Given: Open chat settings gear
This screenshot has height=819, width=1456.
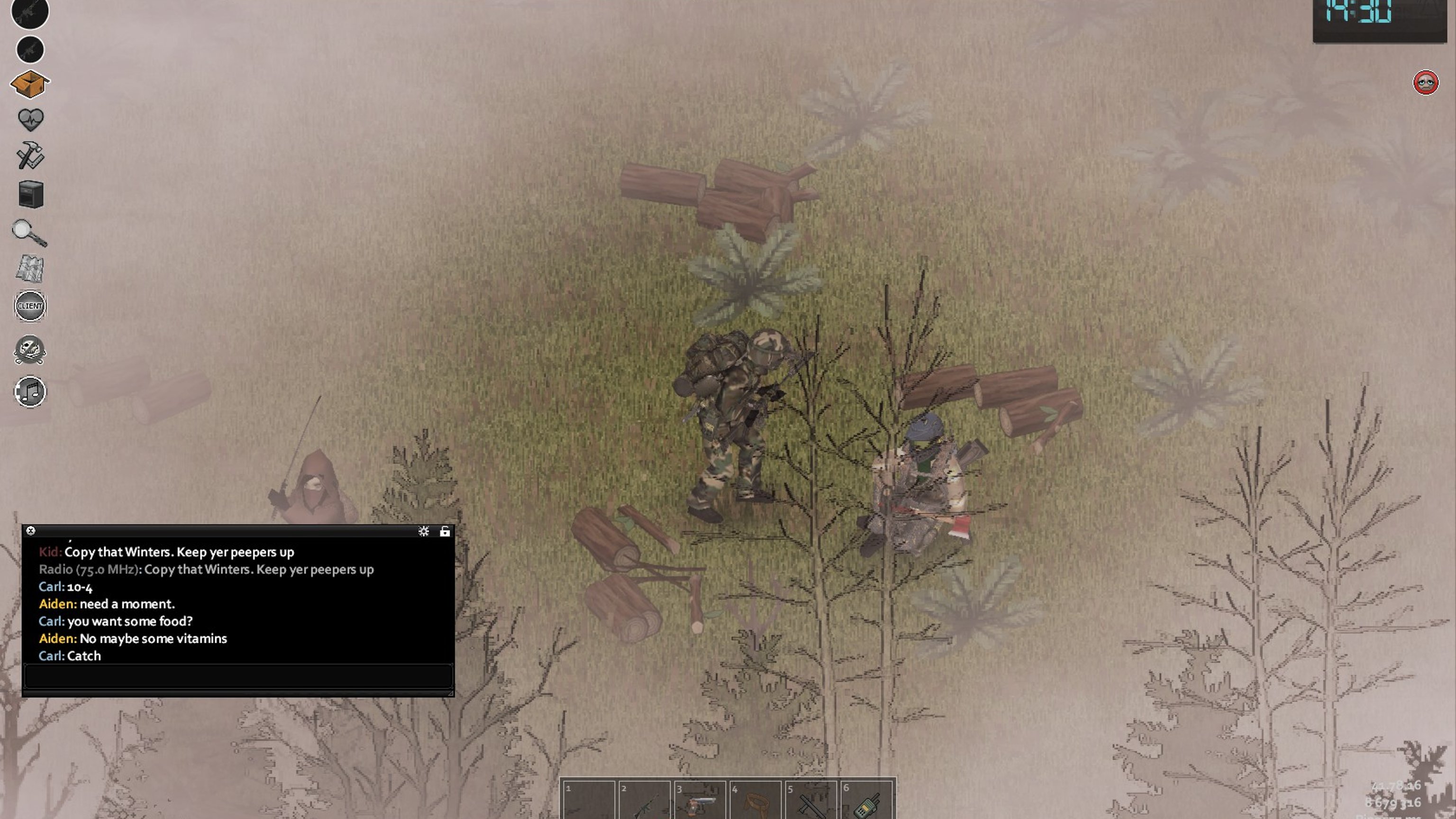Looking at the screenshot, I should click(x=423, y=531).
